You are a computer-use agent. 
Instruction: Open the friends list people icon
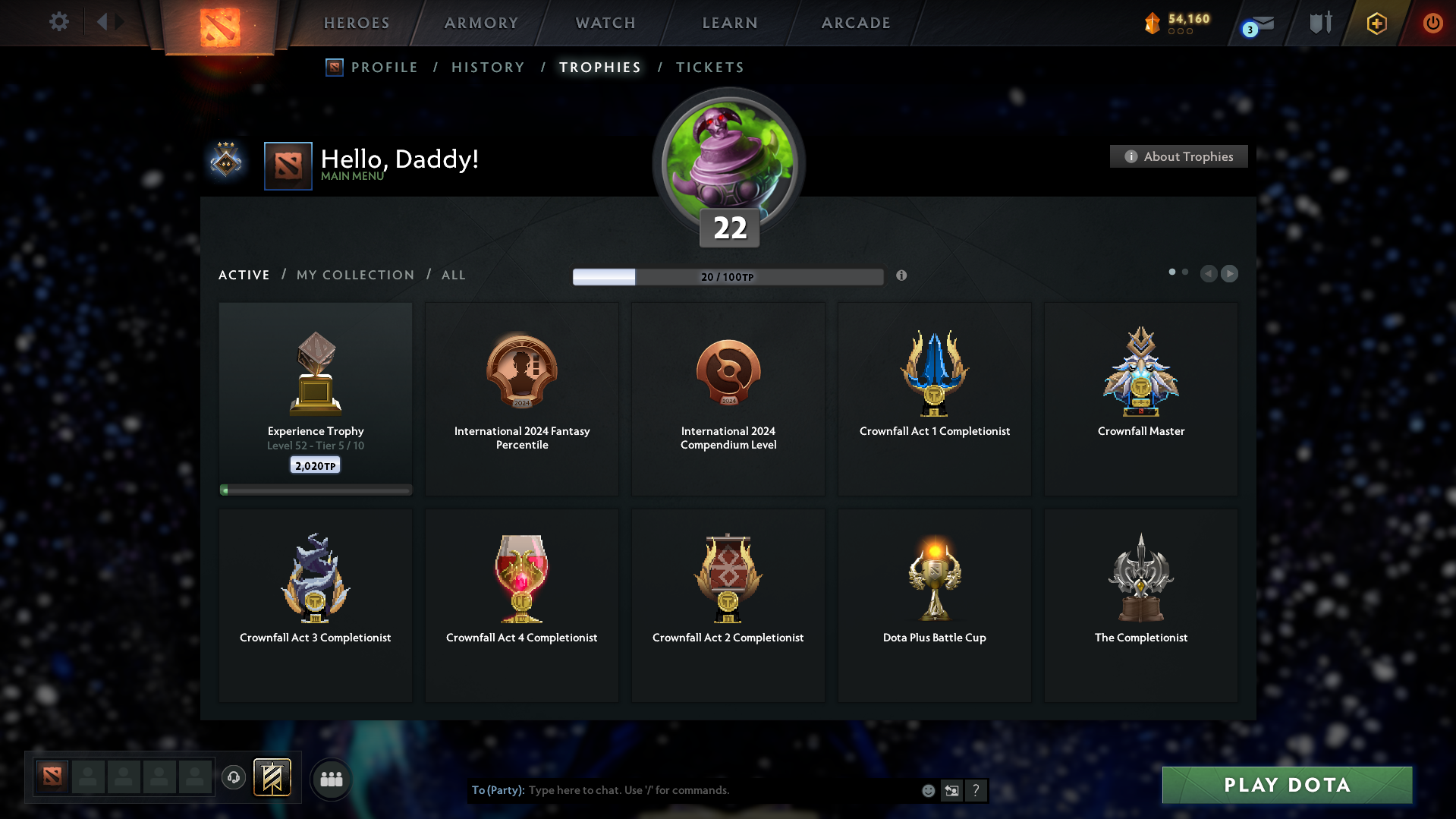330,778
